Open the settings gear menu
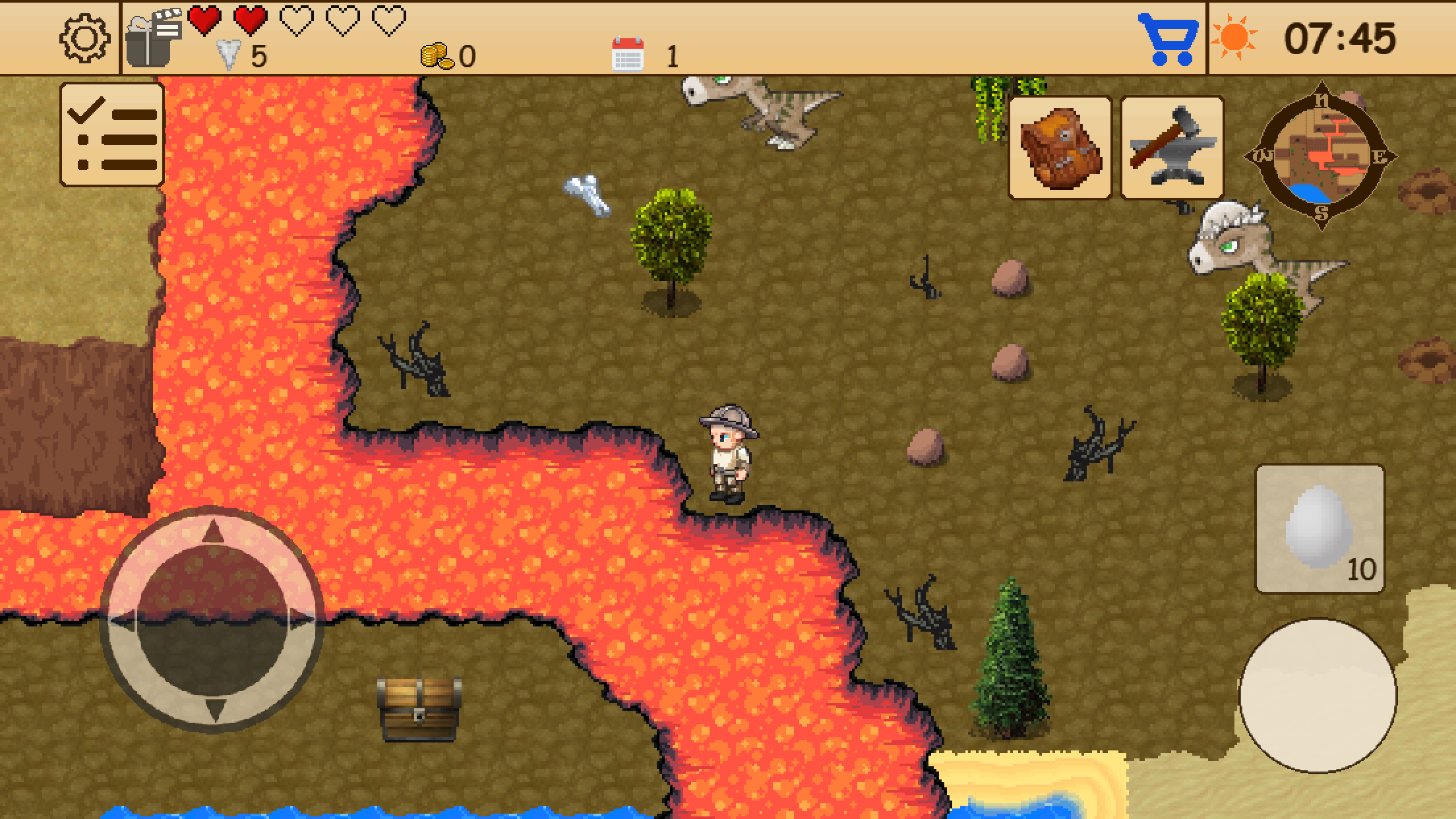 pos(86,40)
